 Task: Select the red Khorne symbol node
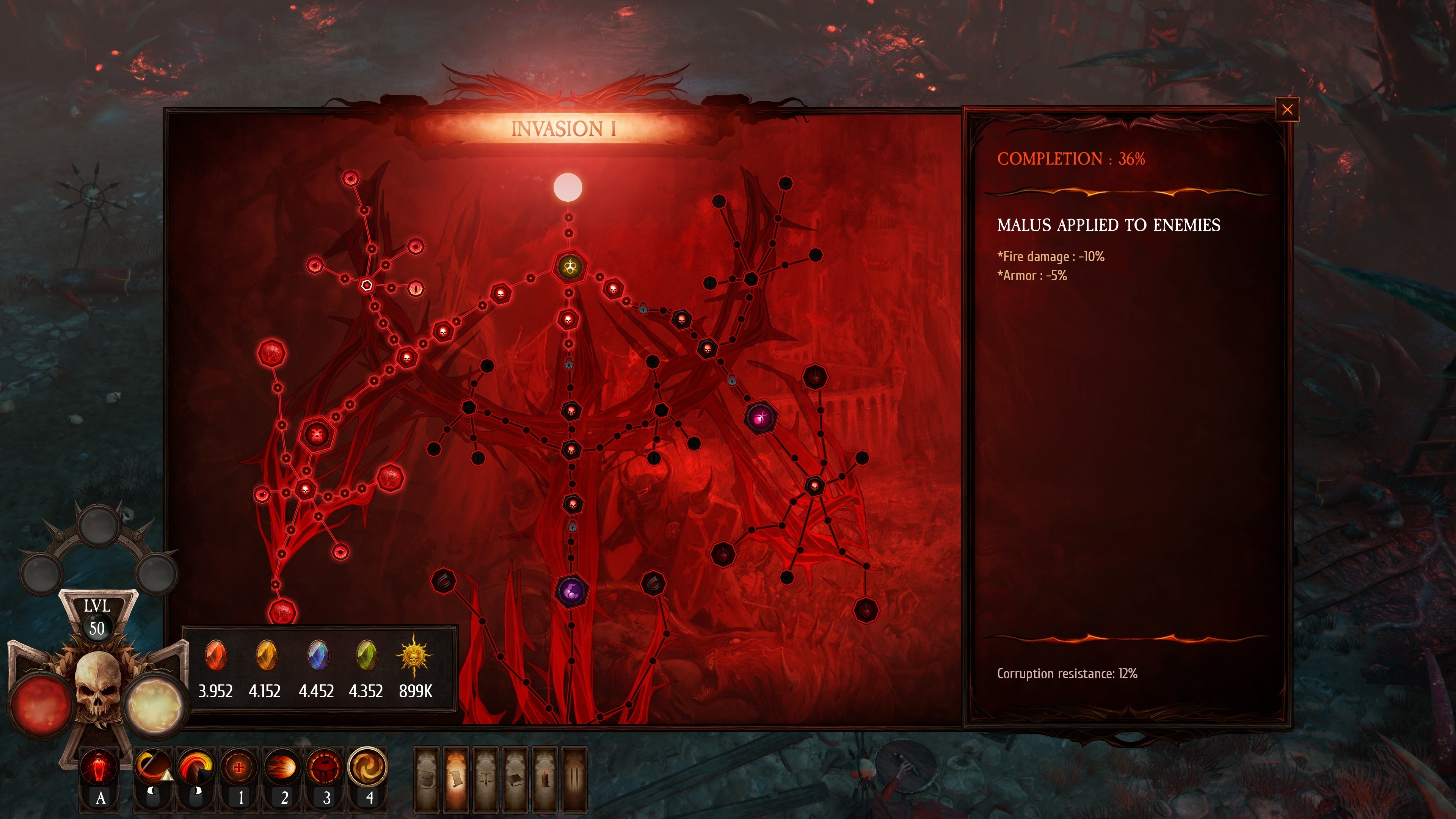pyautogui.click(x=317, y=435)
